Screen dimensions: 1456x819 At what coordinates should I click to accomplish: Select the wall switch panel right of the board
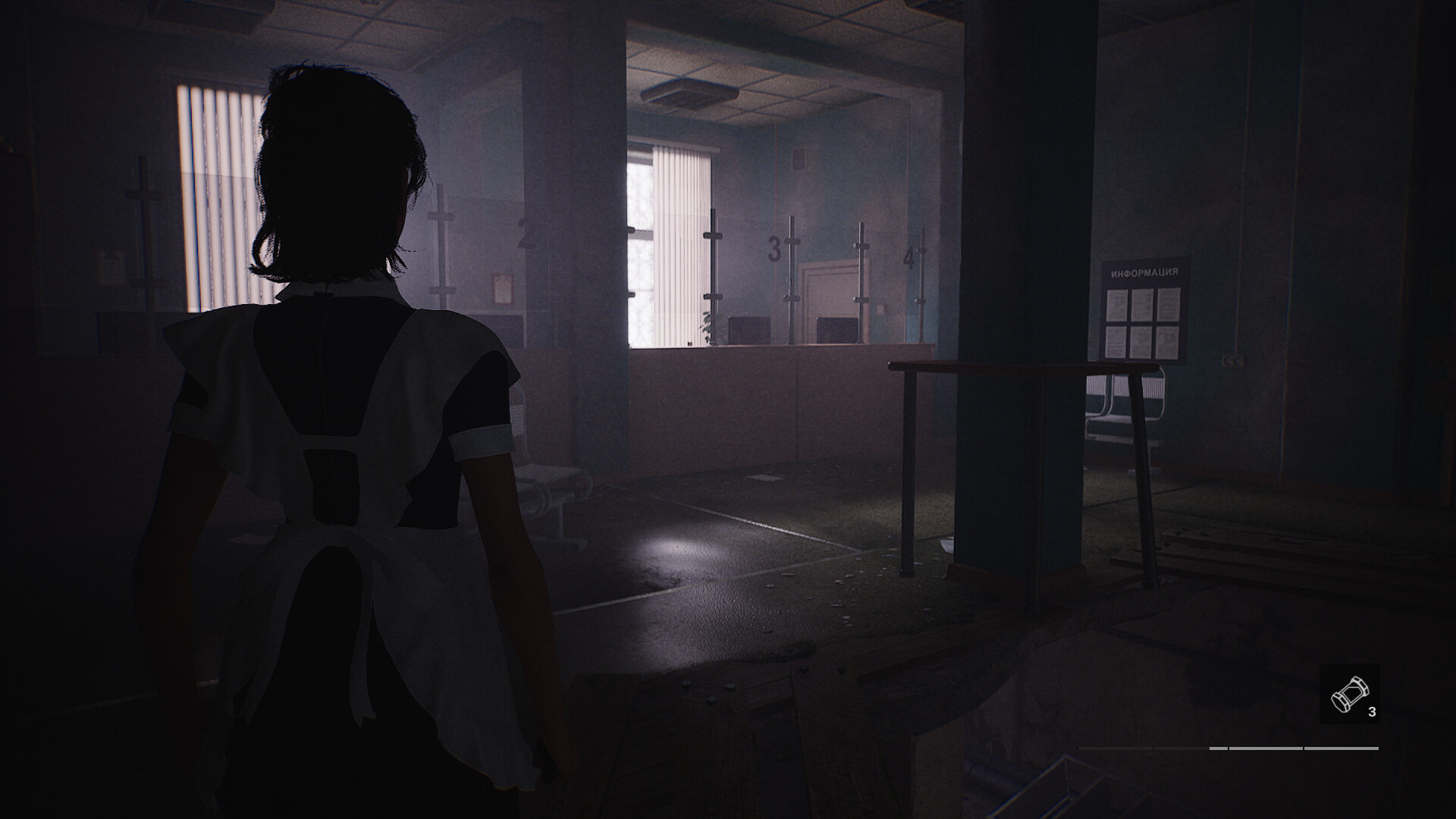(1234, 360)
